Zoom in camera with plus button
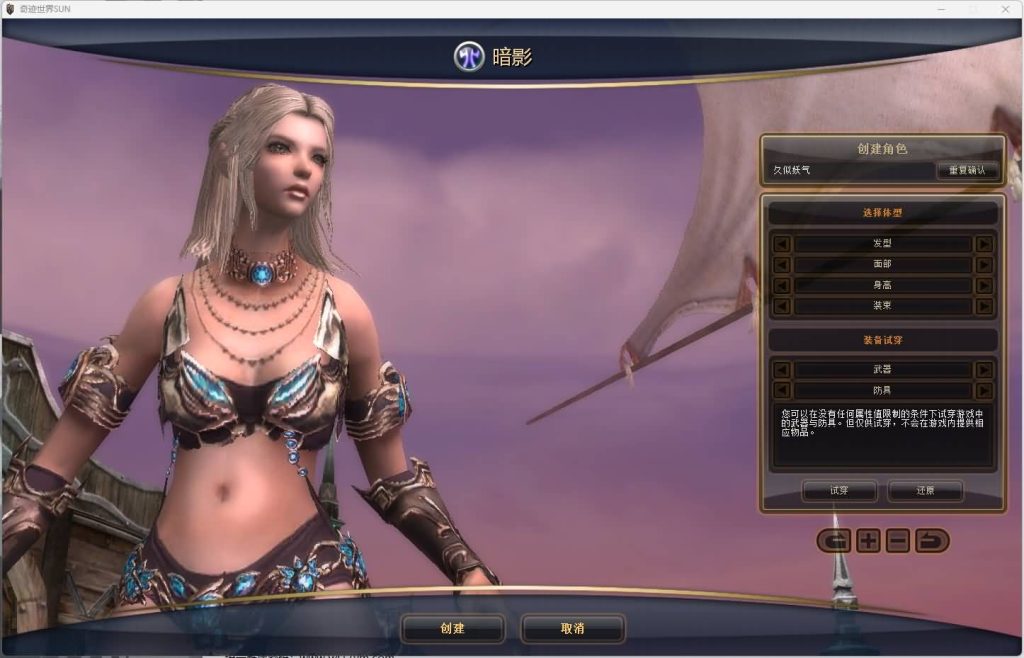Viewport: 1024px width, 658px height. click(868, 541)
